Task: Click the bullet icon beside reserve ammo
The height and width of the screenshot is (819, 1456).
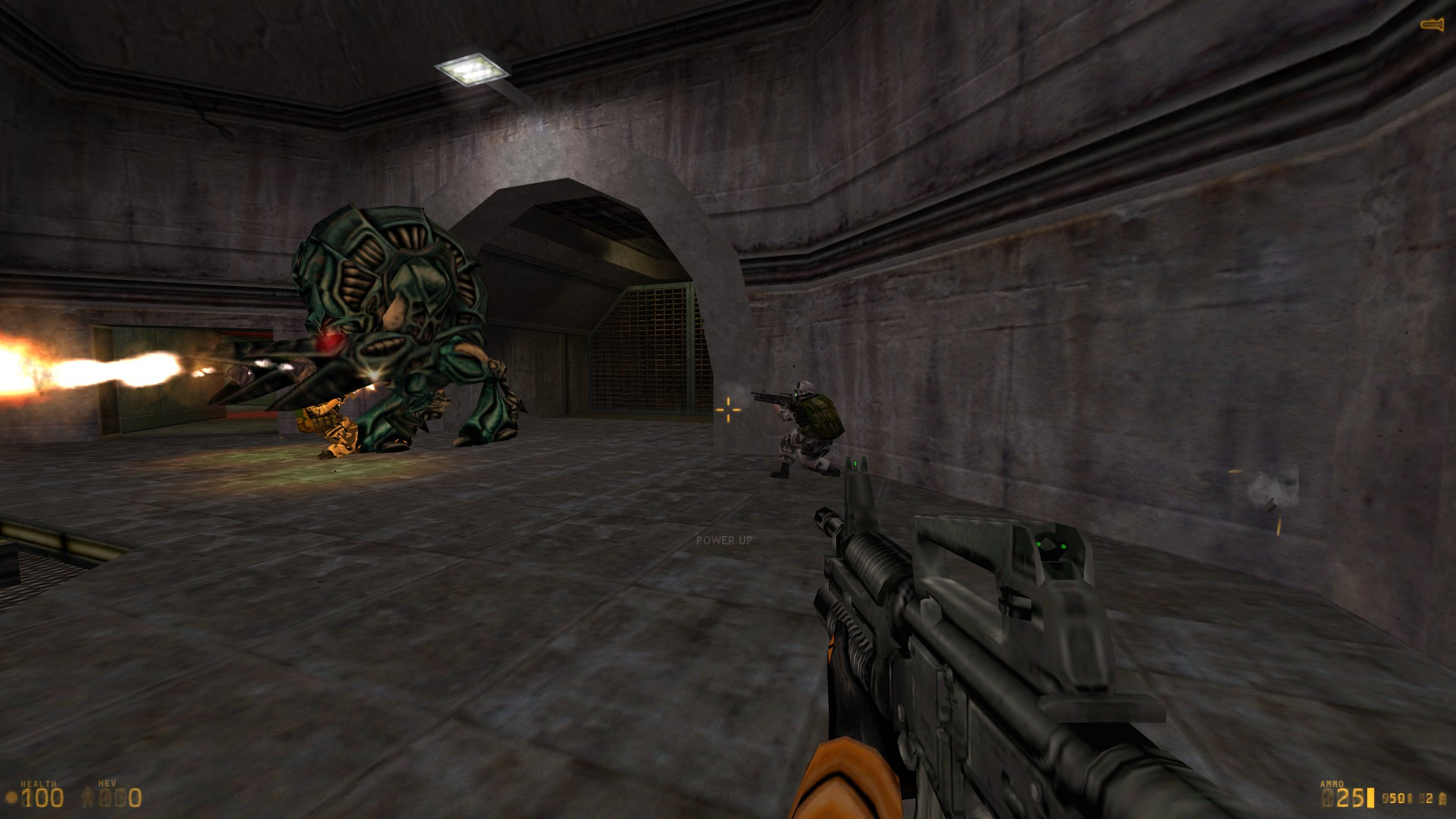Action: [x=1410, y=799]
